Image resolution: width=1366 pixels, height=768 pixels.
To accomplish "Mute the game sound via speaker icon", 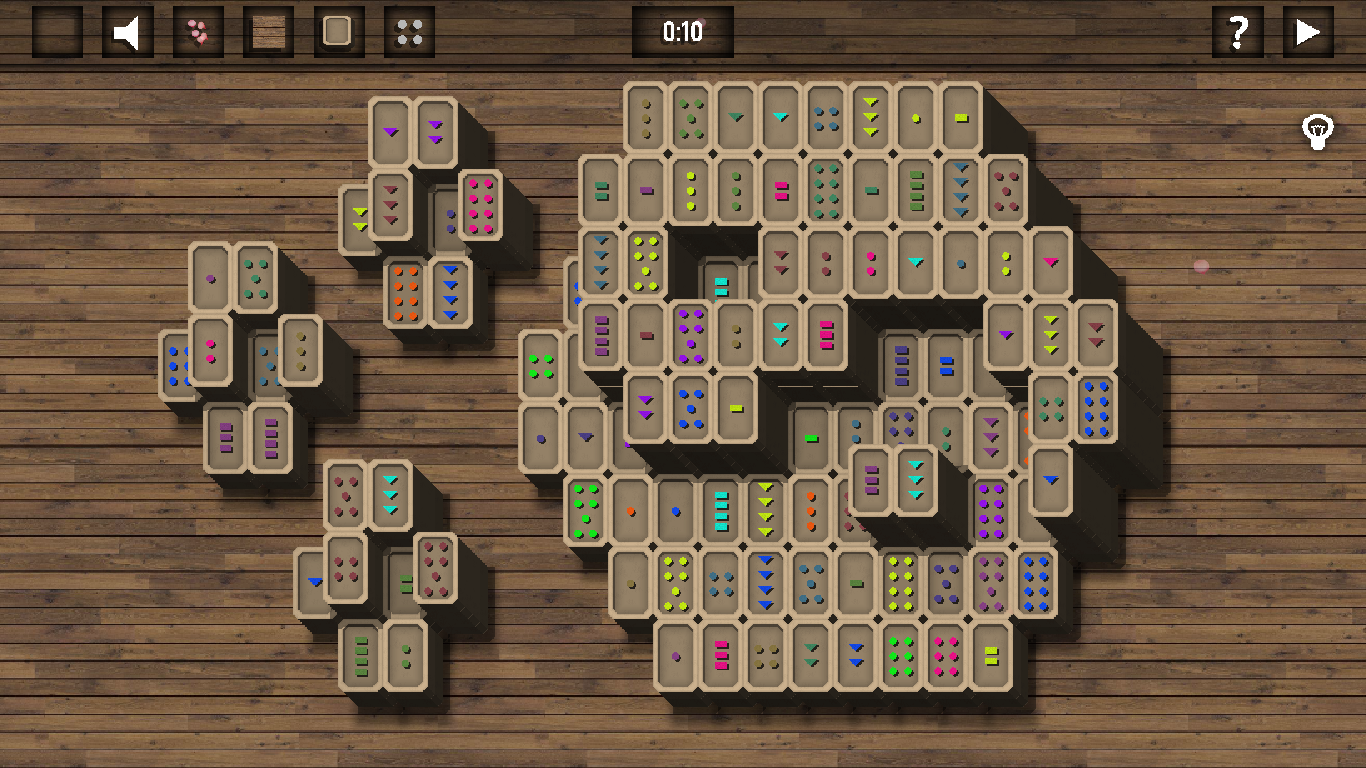I will [x=127, y=31].
